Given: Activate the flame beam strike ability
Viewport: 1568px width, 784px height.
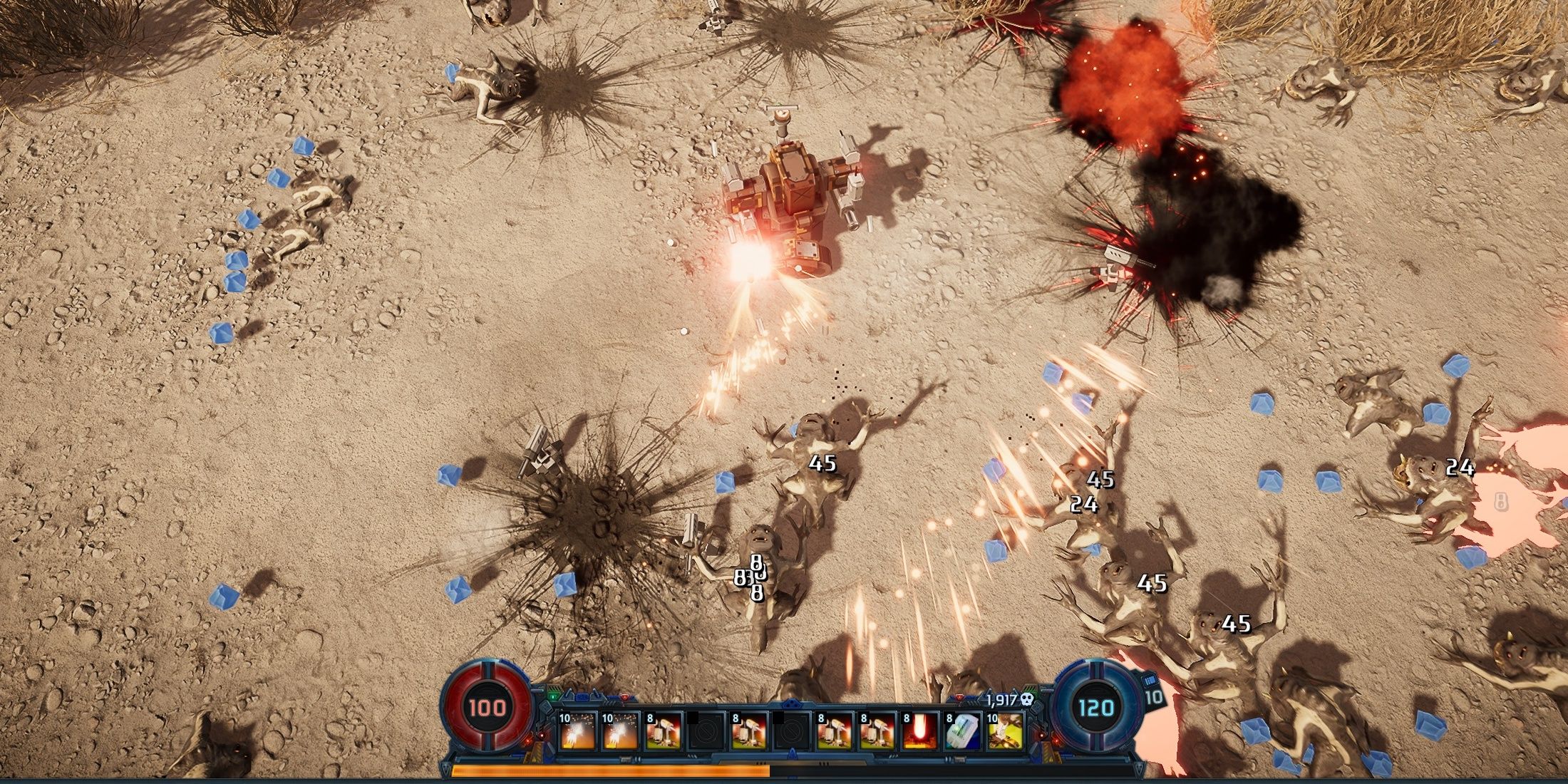Looking at the screenshot, I should (x=920, y=731).
